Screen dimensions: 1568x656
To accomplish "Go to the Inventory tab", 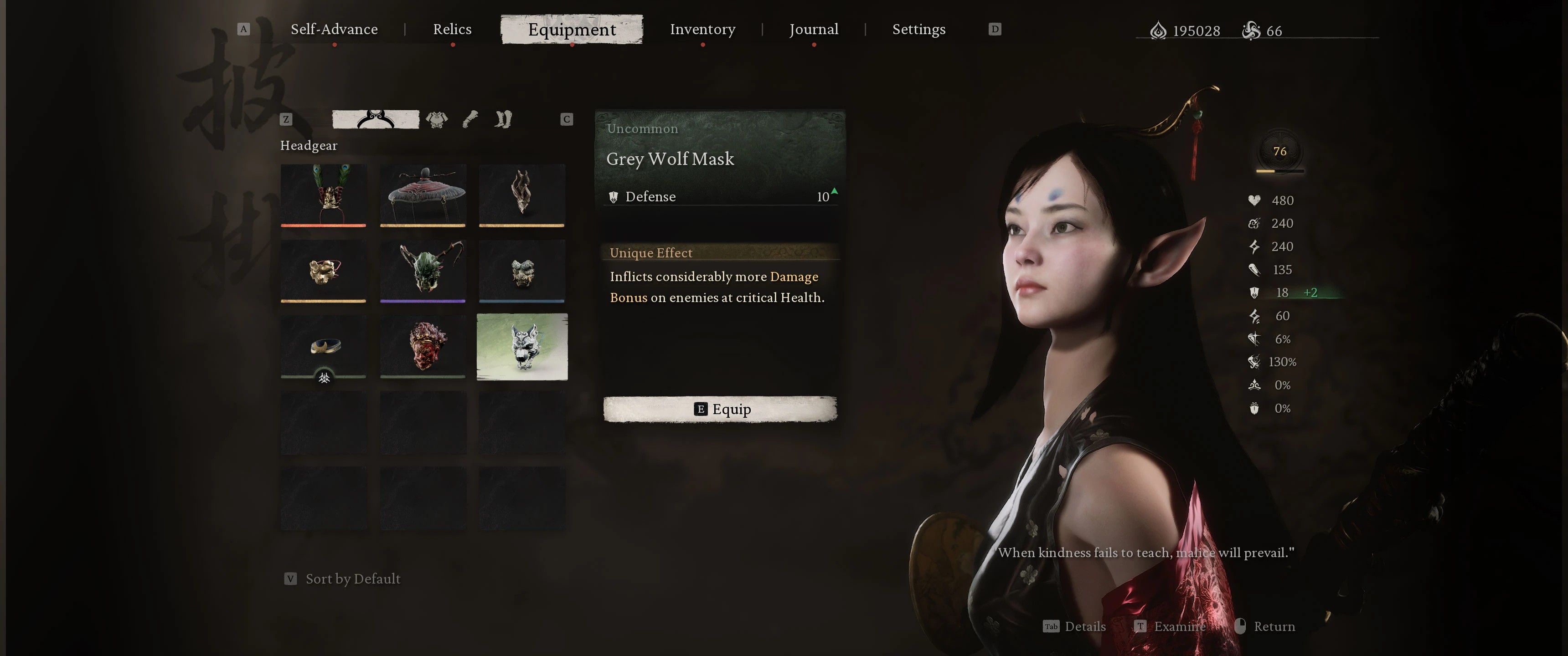I will click(702, 29).
